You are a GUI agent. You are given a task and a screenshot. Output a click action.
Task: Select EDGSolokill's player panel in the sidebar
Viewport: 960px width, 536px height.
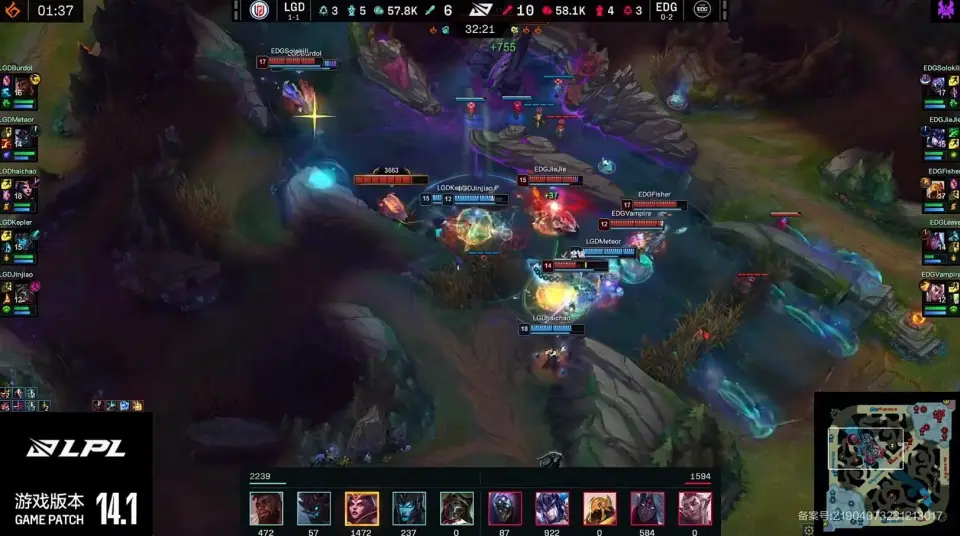[941, 89]
